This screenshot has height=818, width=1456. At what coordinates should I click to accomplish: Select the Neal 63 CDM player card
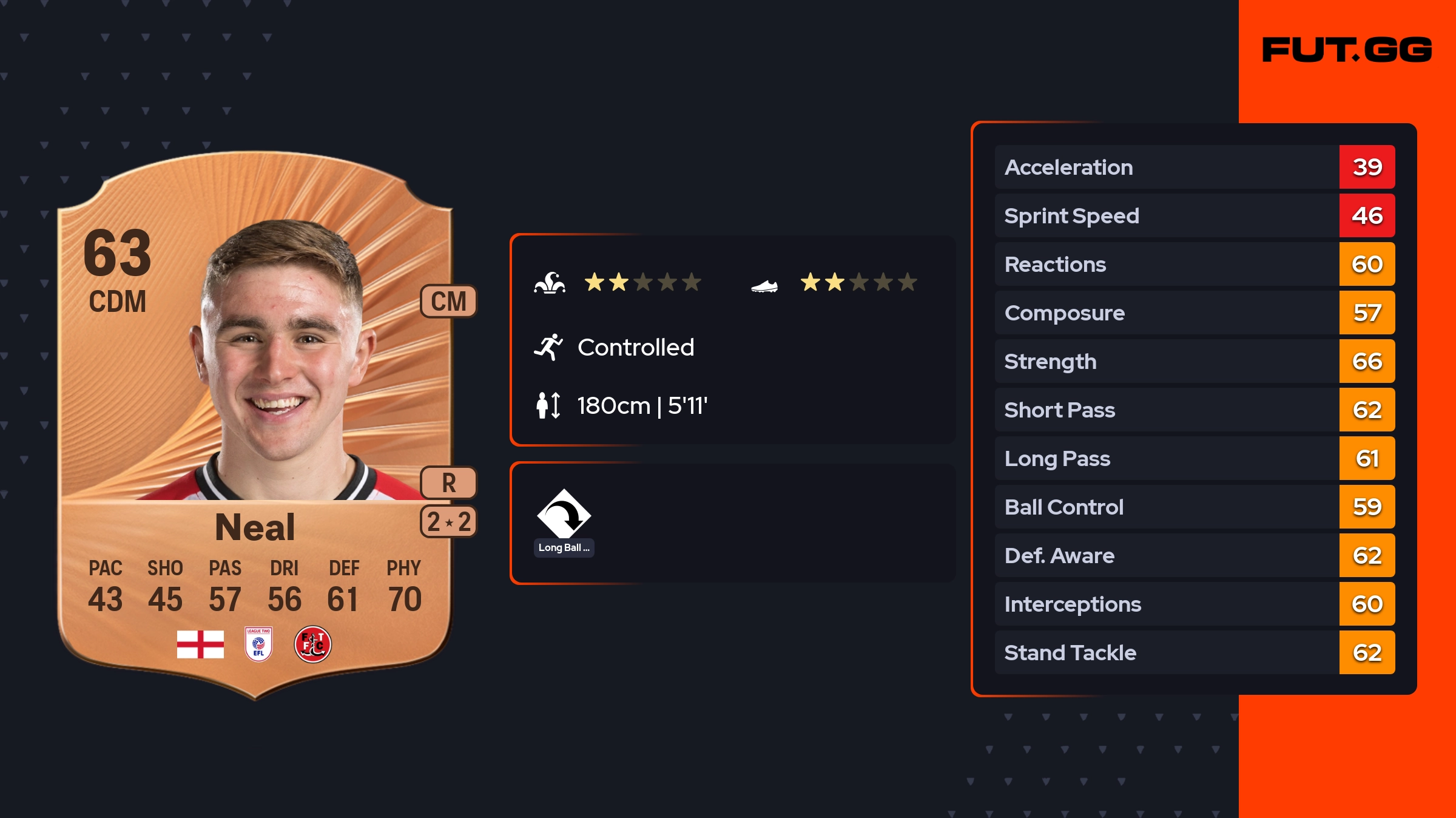255,425
